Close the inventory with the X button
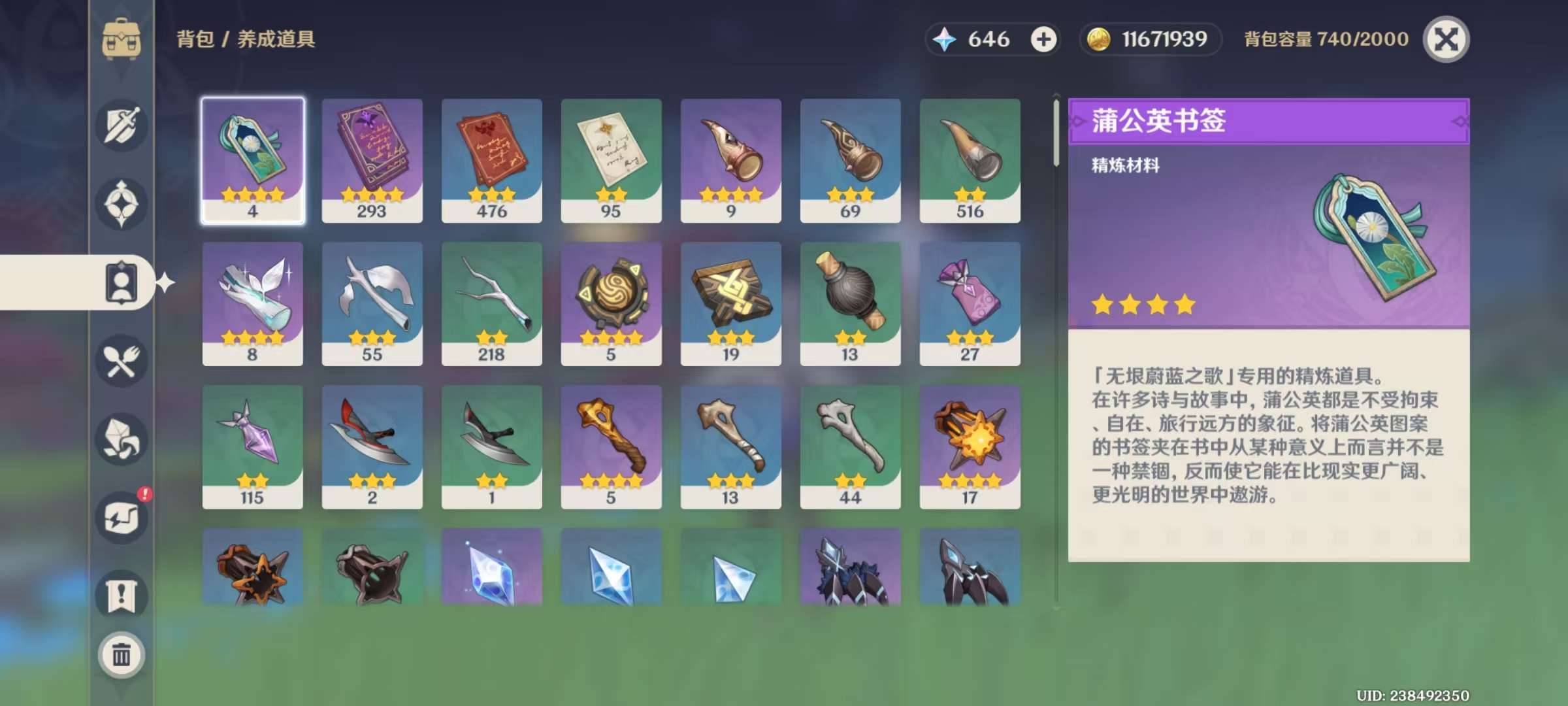 (1446, 39)
